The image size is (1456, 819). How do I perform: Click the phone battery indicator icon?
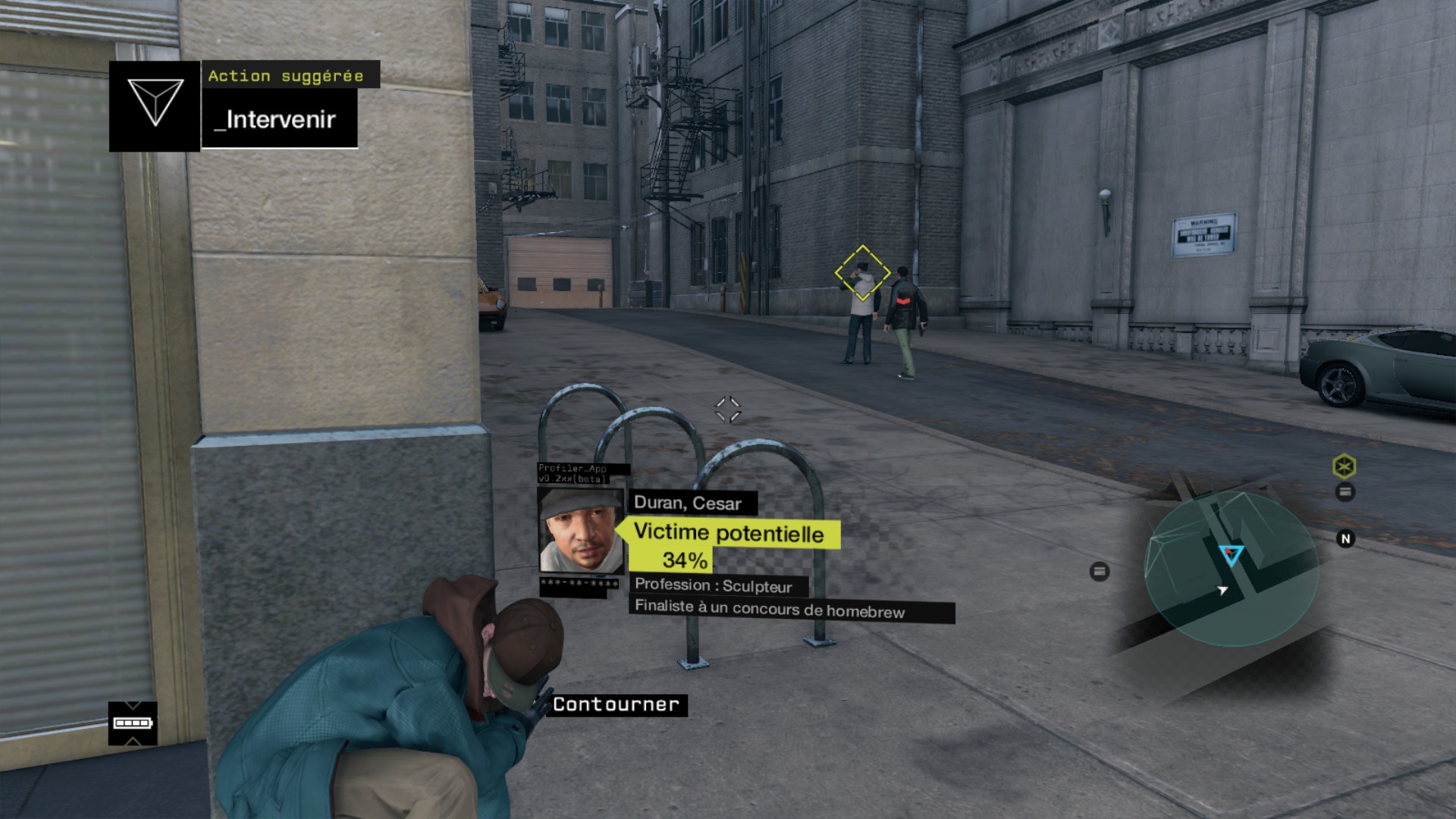coord(133,723)
